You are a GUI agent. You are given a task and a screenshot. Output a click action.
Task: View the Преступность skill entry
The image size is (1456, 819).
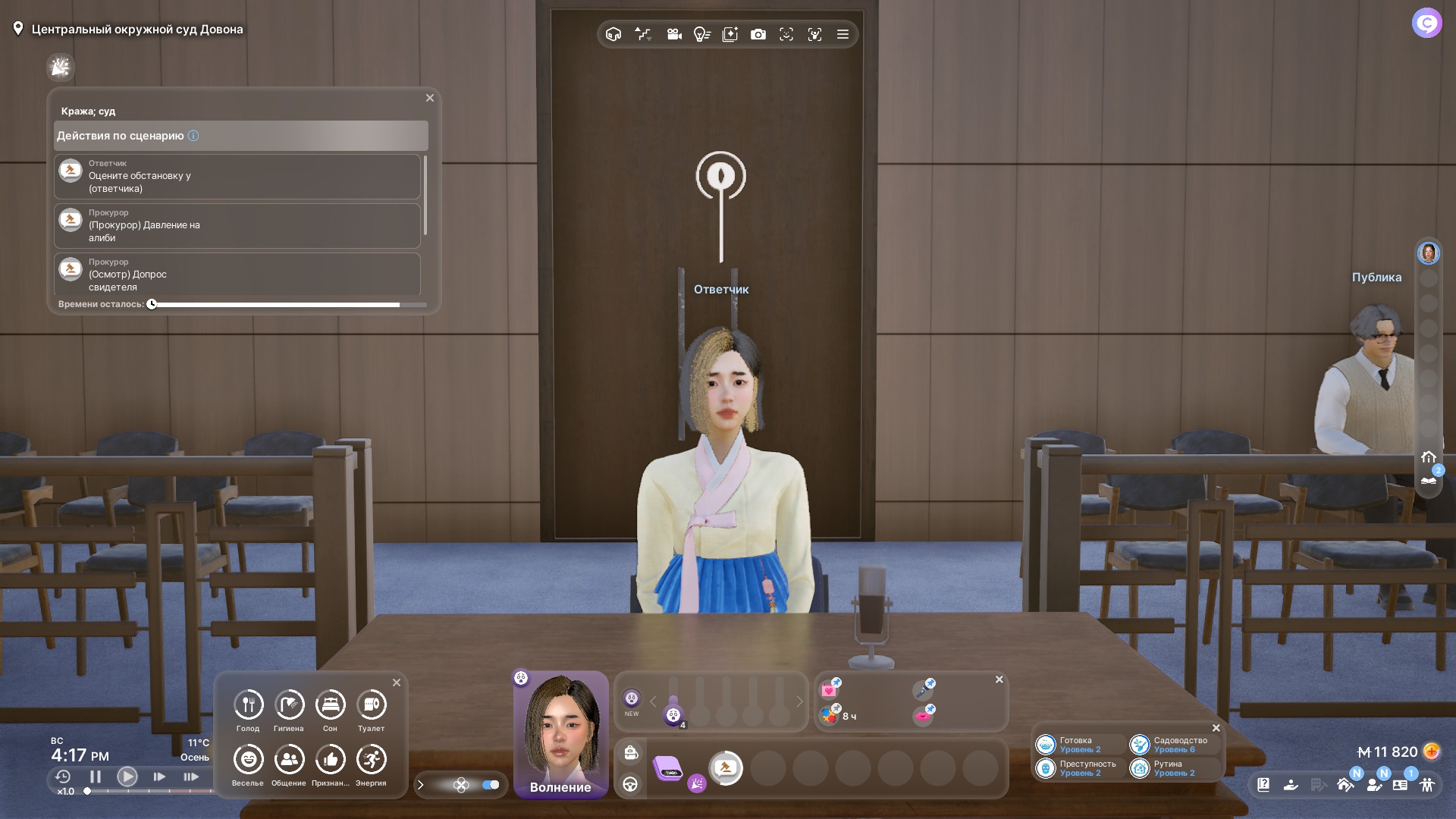[1079, 768]
